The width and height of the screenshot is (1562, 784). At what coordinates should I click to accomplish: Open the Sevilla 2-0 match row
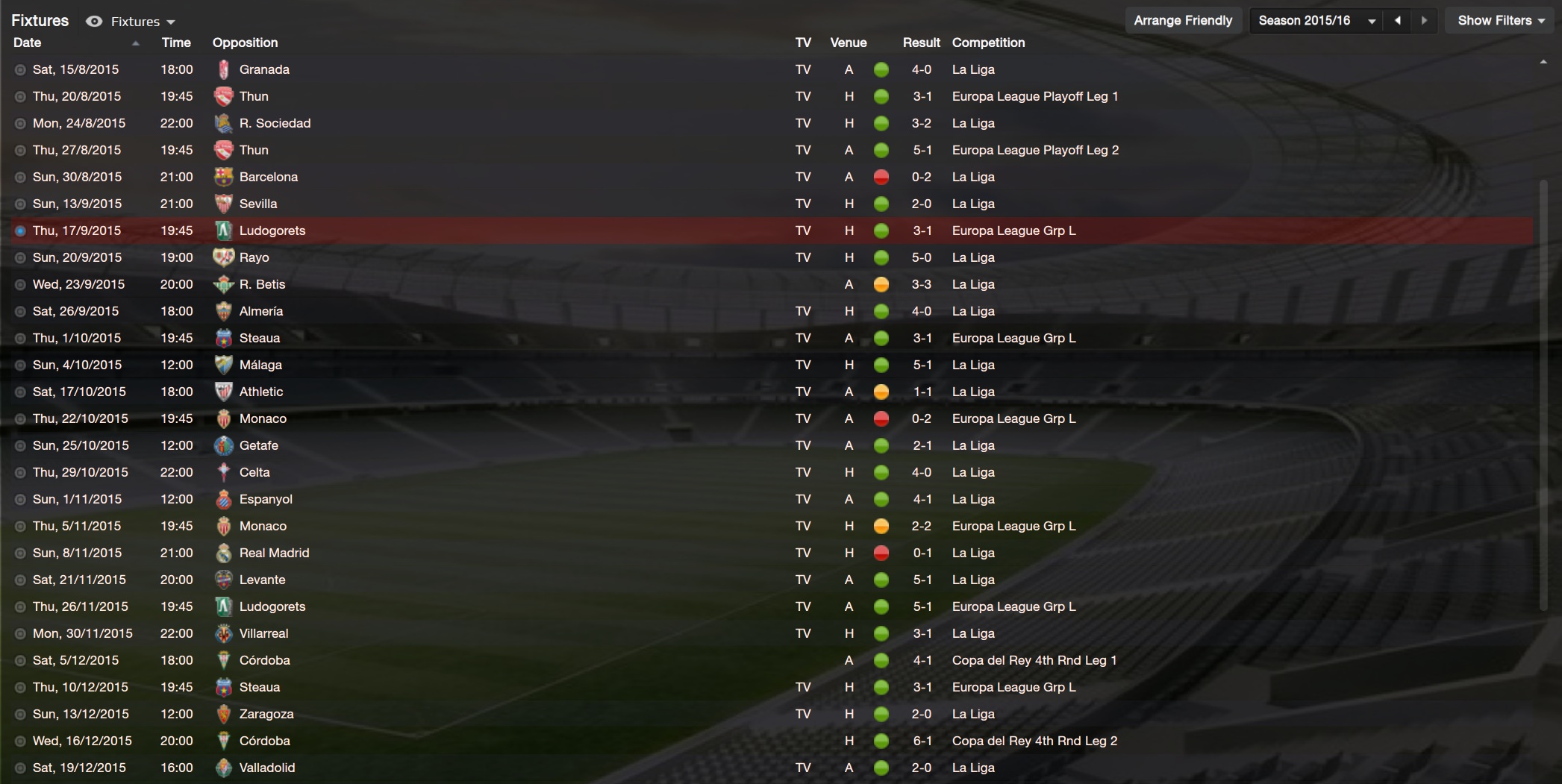click(x=258, y=204)
